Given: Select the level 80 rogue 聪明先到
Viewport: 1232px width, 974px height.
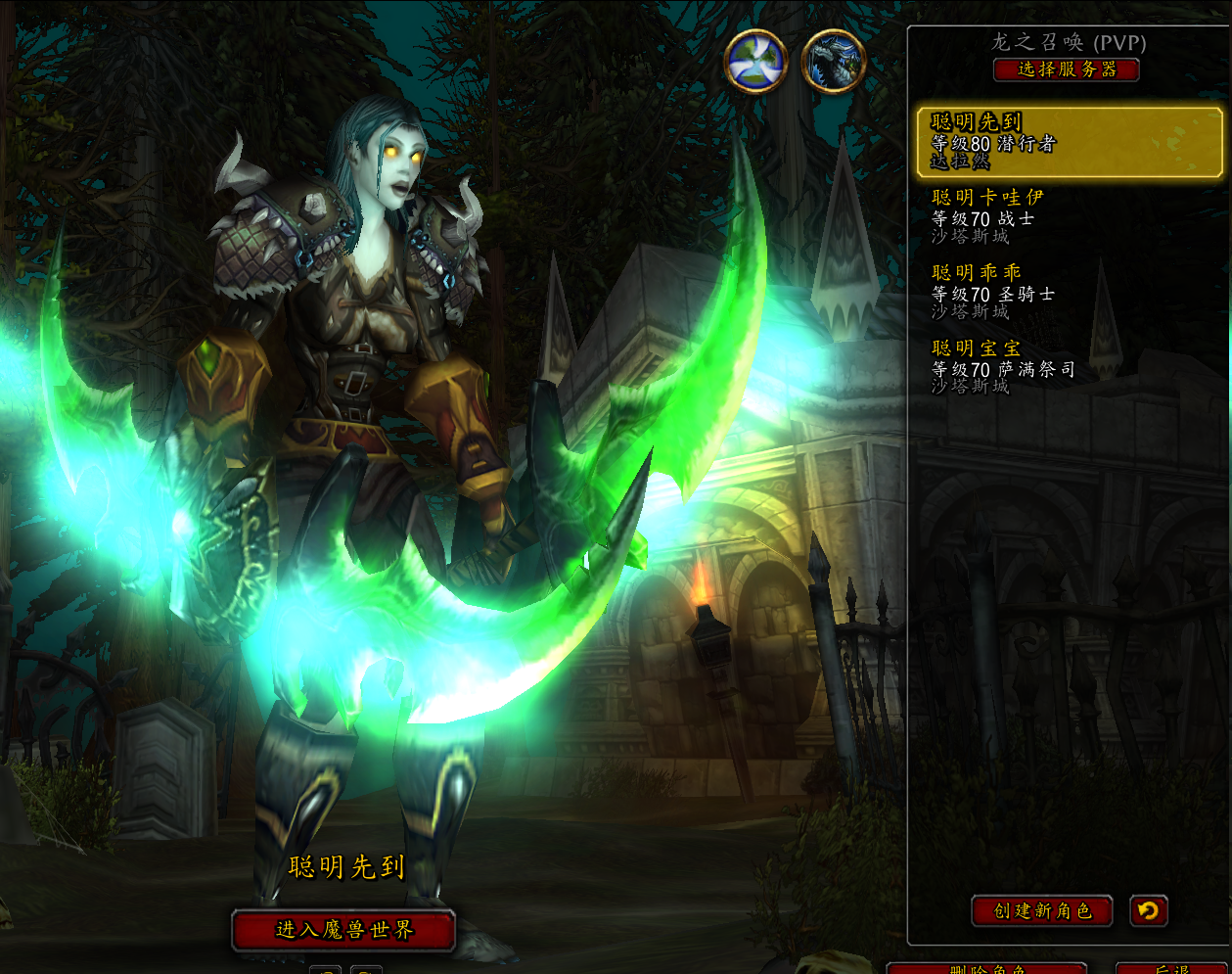Looking at the screenshot, I should (1070, 142).
